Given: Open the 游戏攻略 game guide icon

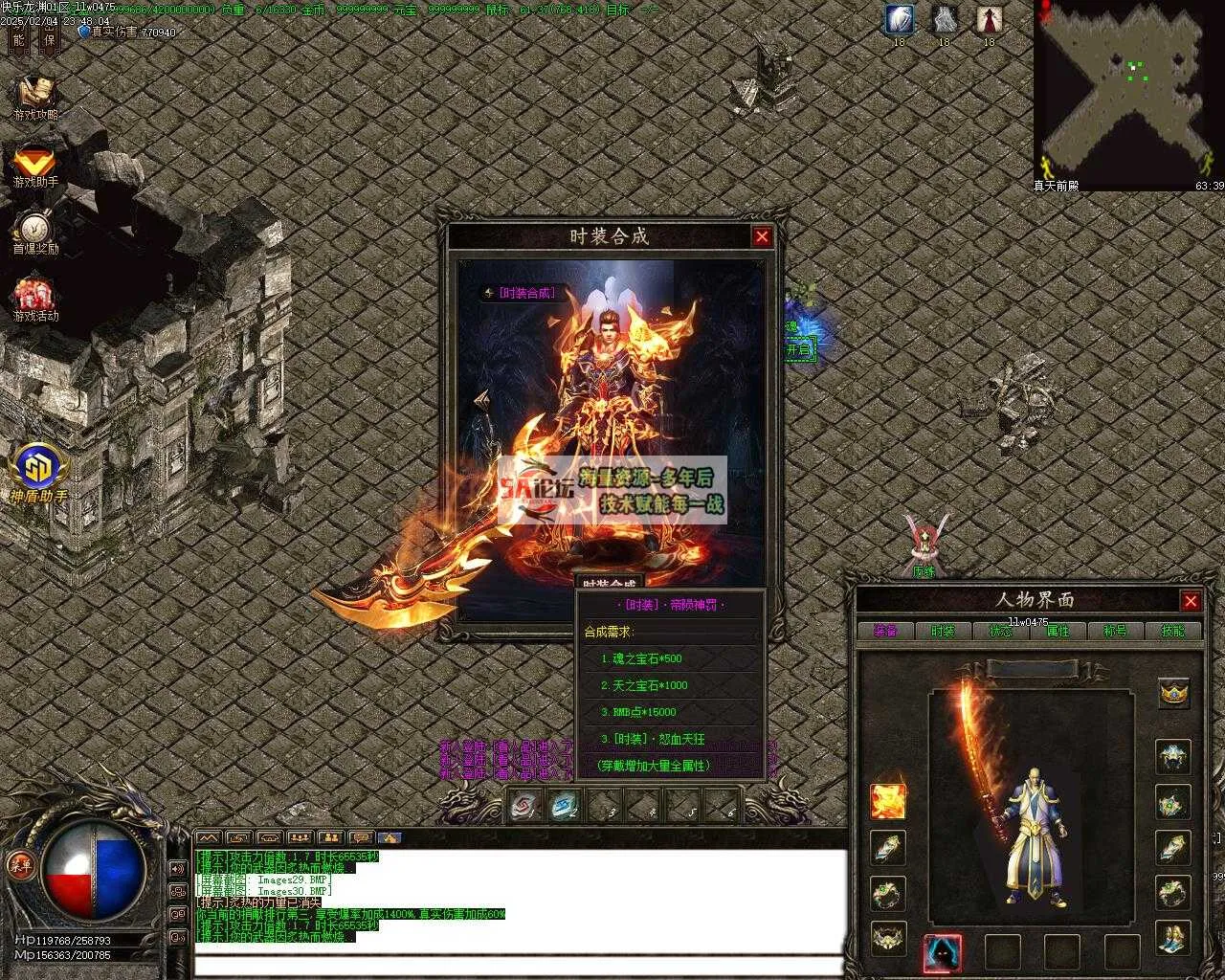Looking at the screenshot, I should pos(35,94).
